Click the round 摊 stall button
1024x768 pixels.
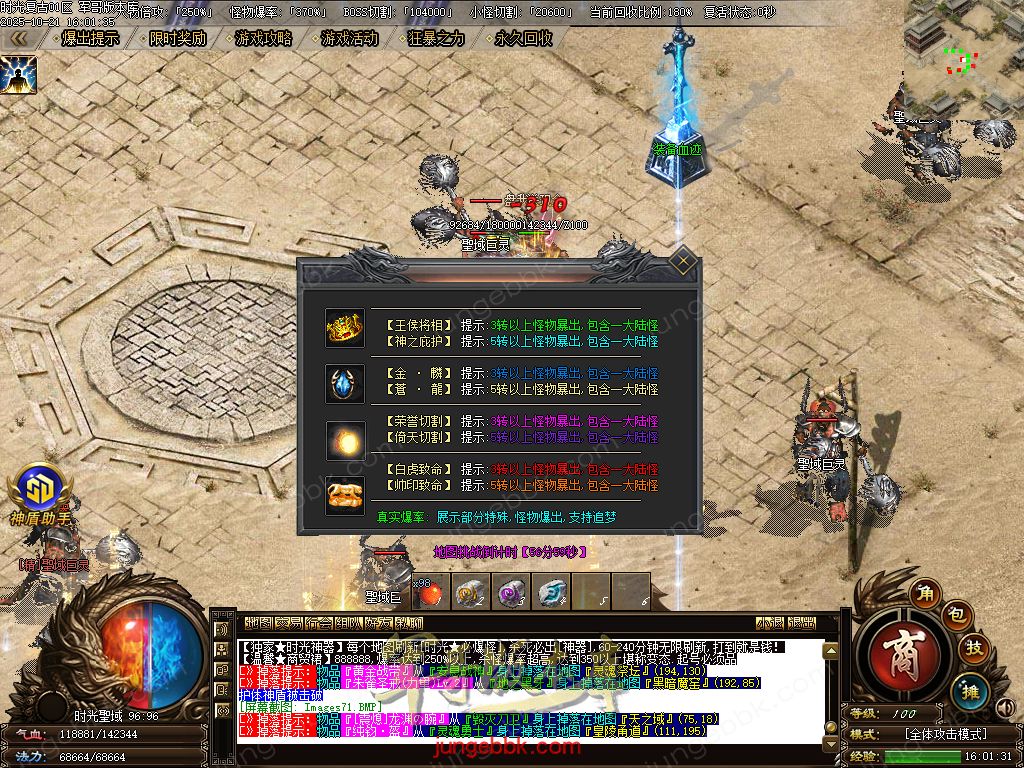coord(970,690)
